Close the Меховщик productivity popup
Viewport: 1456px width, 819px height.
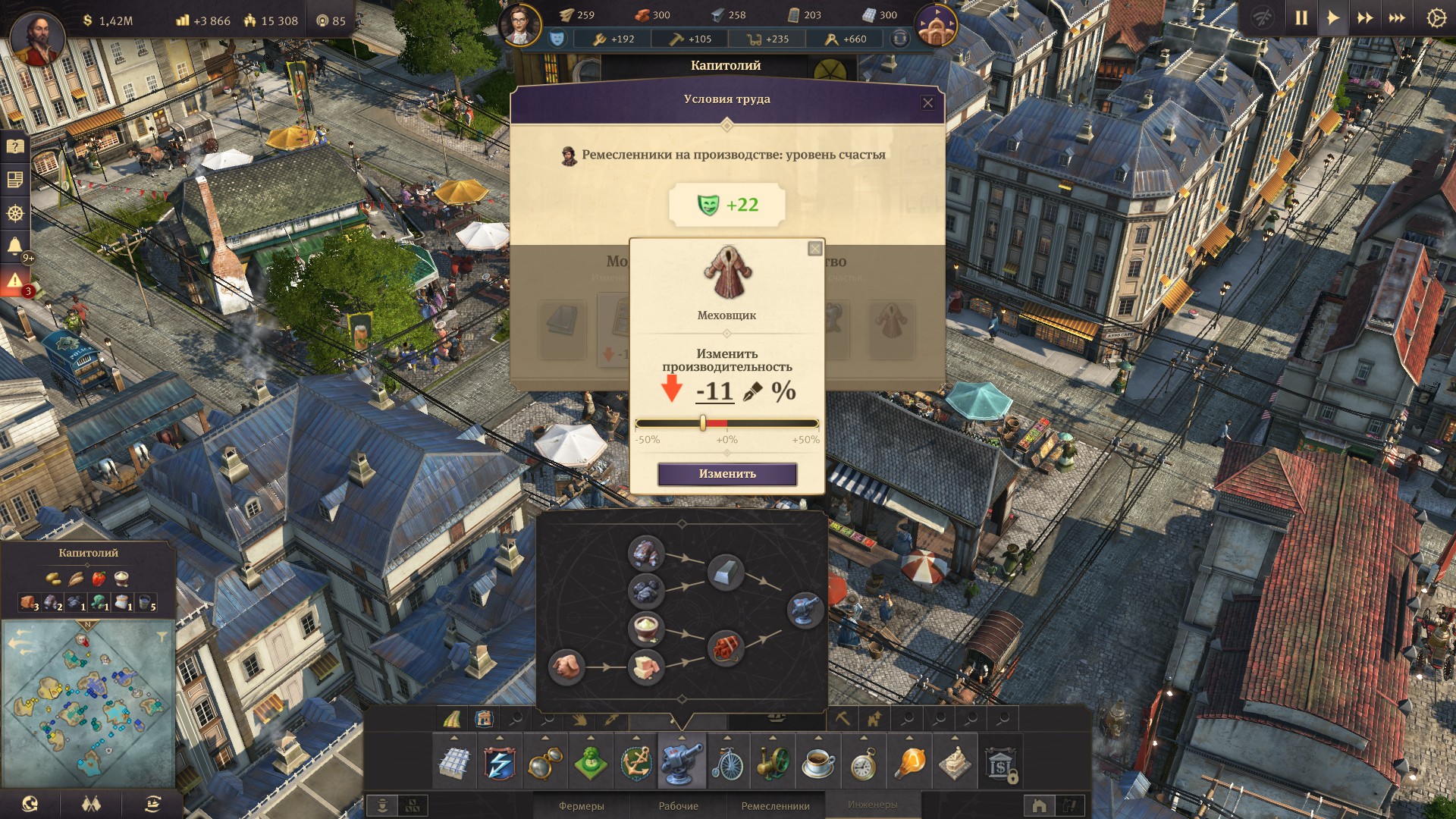pyautogui.click(x=814, y=249)
